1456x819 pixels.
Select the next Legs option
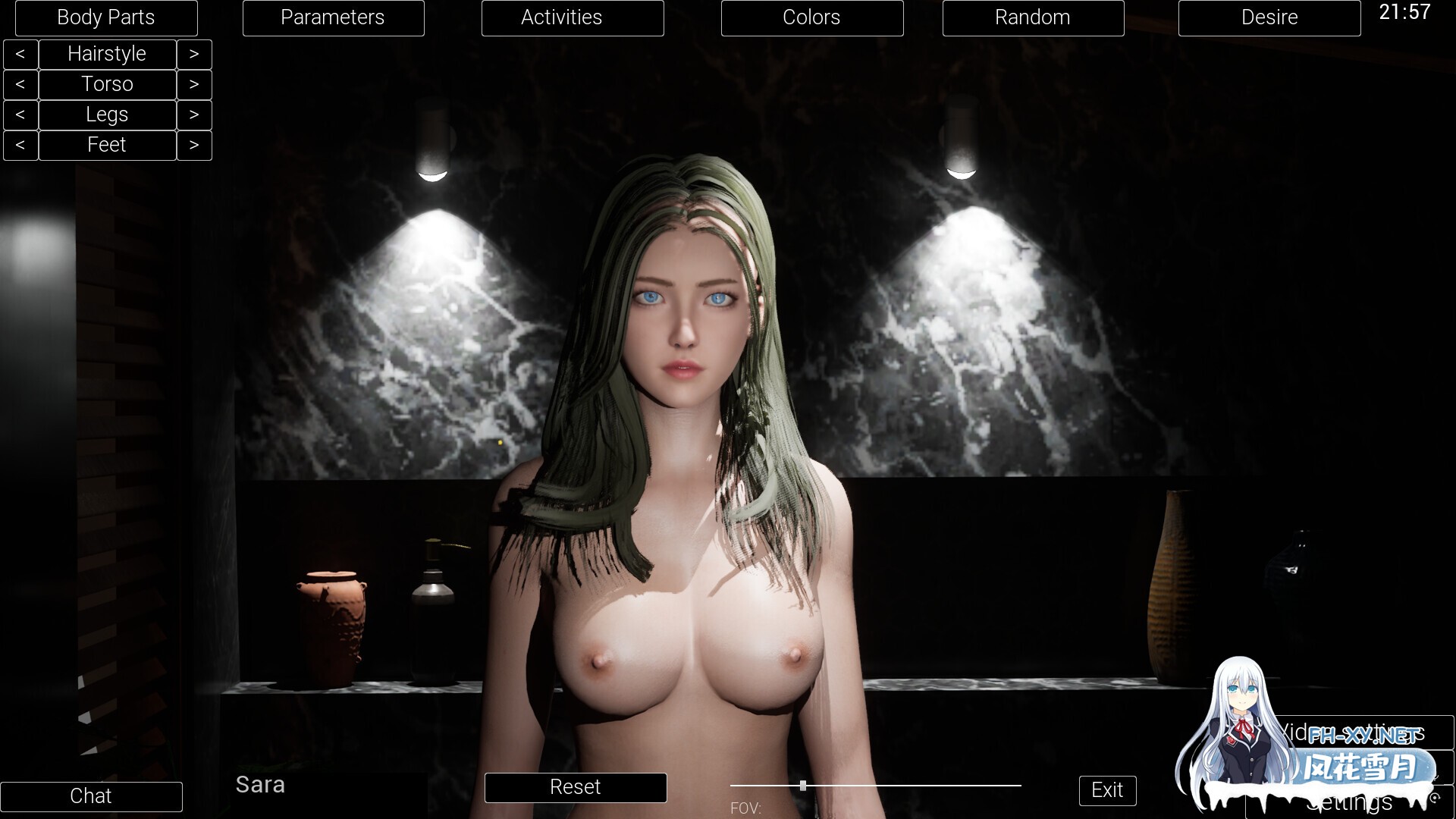(194, 115)
